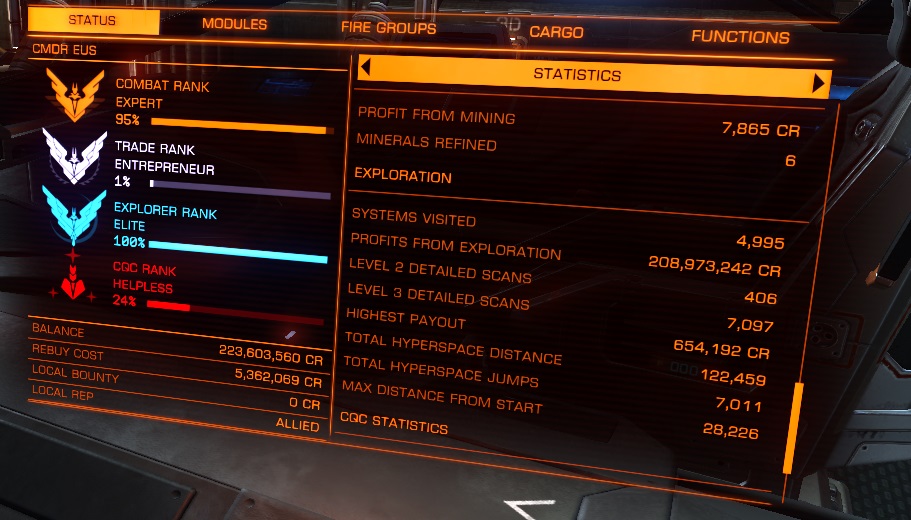Select the Fire Groups tab
This screenshot has height=520, width=911.
point(388,28)
